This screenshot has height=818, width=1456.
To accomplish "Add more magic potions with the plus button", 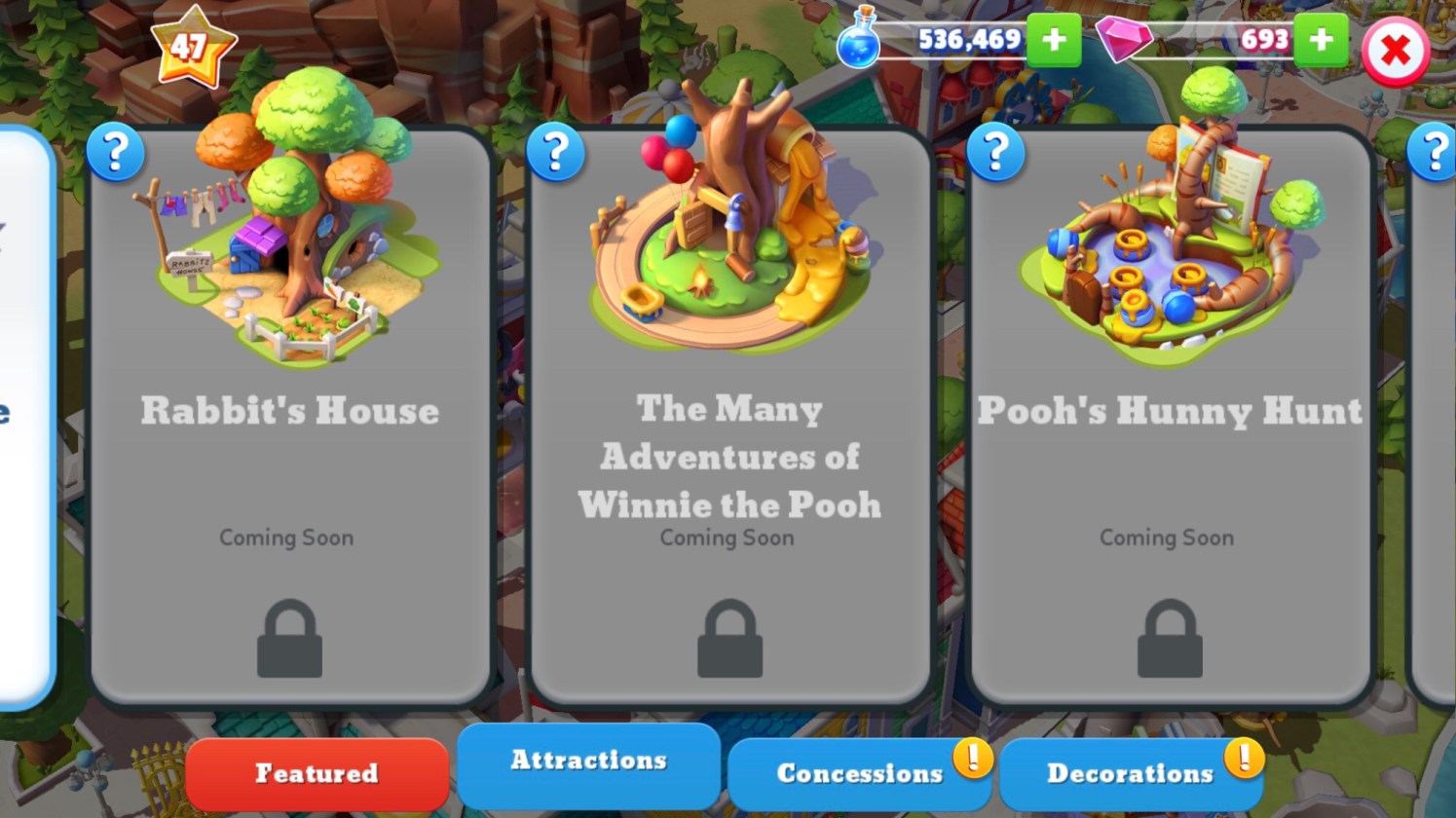I will pos(1054,40).
